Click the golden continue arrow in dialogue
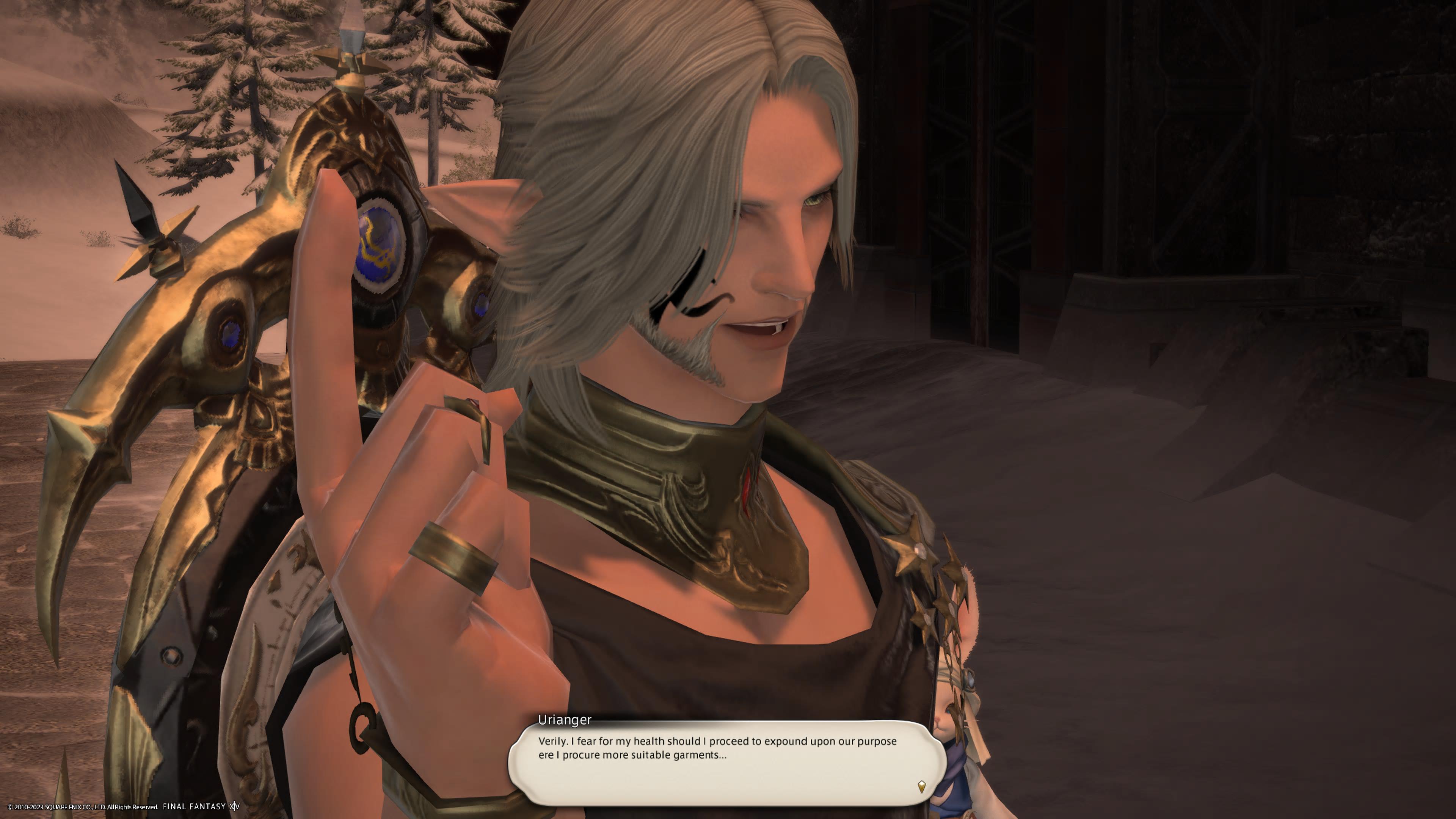The height and width of the screenshot is (819, 1456). tap(921, 786)
